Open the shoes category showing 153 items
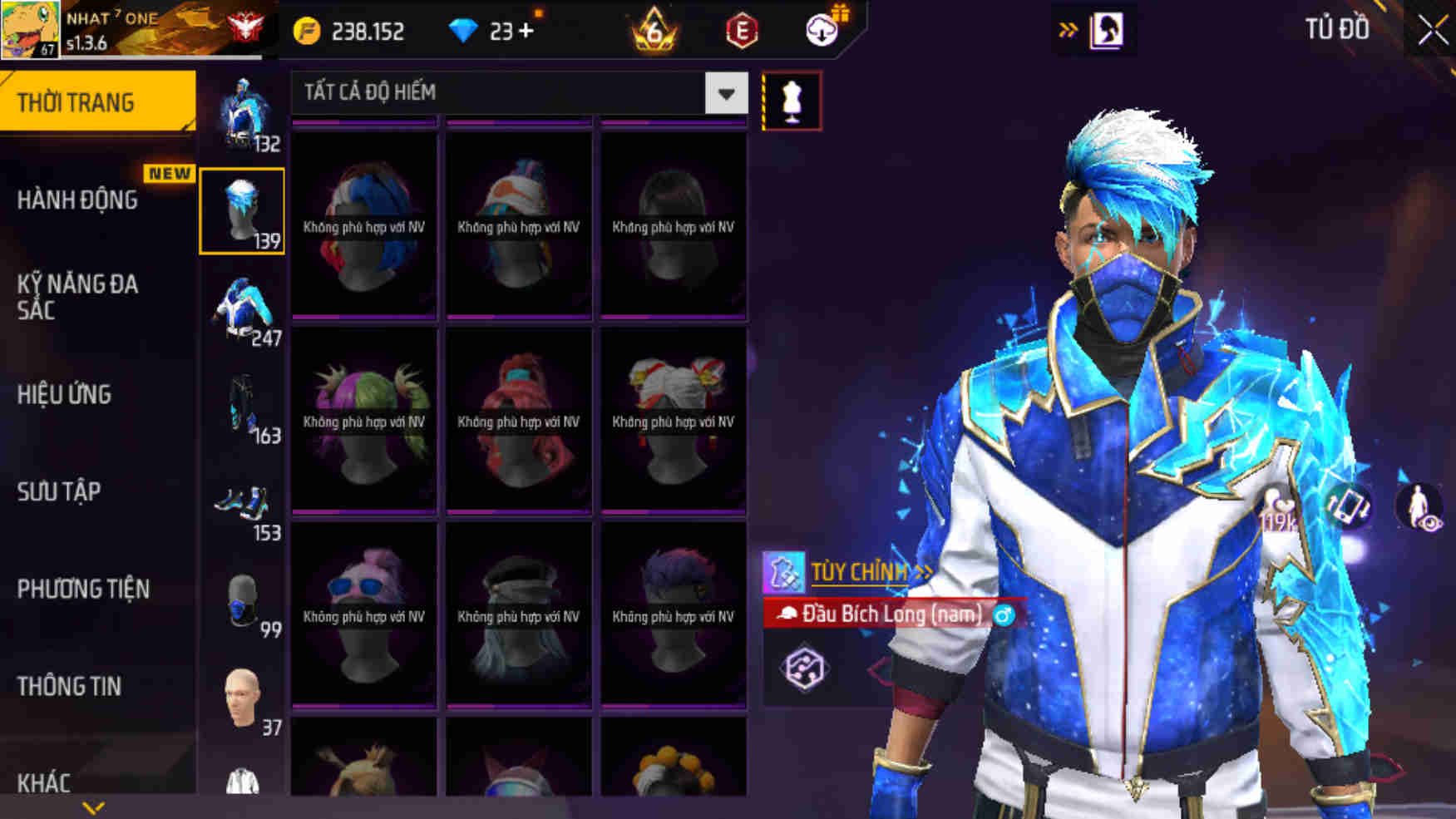 [244, 503]
